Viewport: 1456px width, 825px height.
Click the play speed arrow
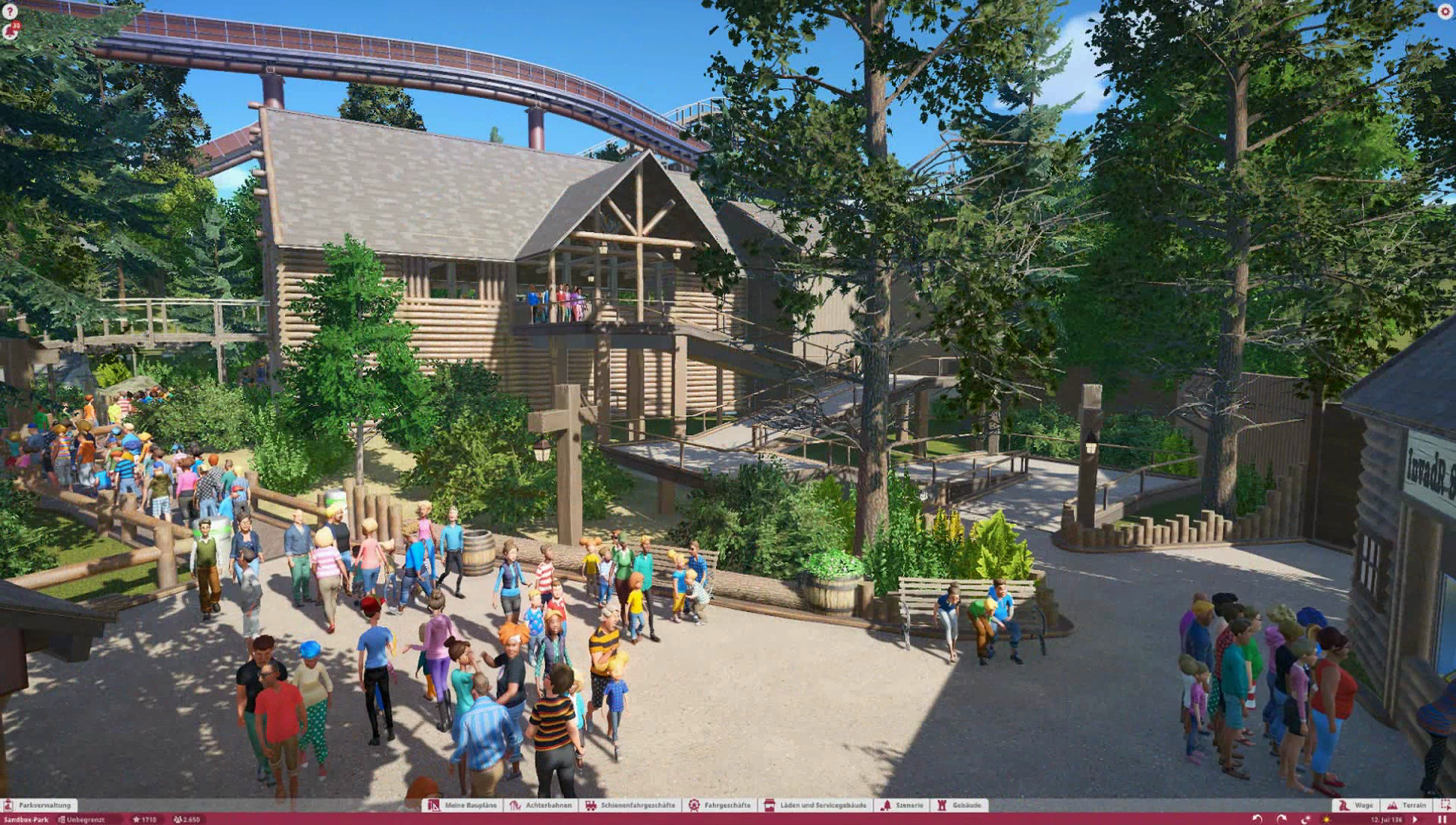tap(1415, 820)
